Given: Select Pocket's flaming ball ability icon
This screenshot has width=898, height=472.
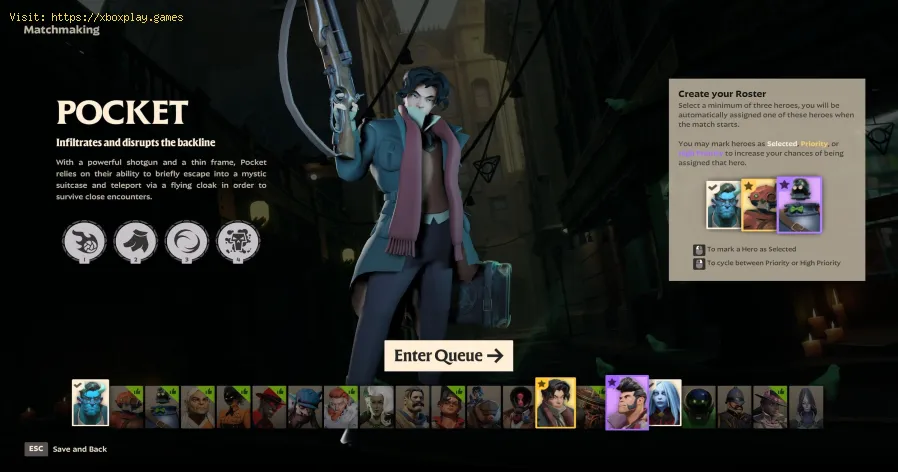Looking at the screenshot, I should pos(84,241).
